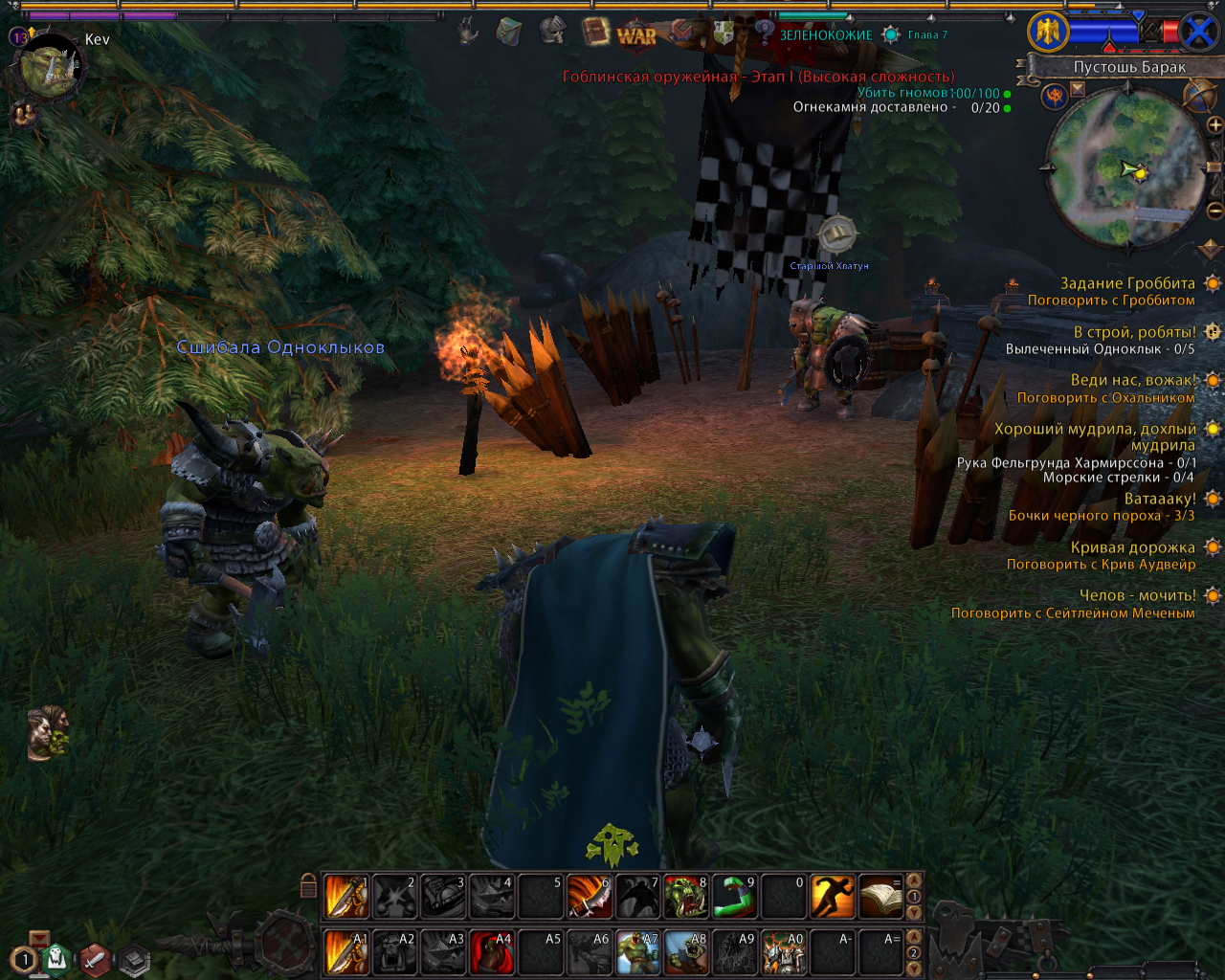Image resolution: width=1225 pixels, height=980 pixels.
Task: Toggle the hotbar padlock lock icon
Action: (308, 885)
